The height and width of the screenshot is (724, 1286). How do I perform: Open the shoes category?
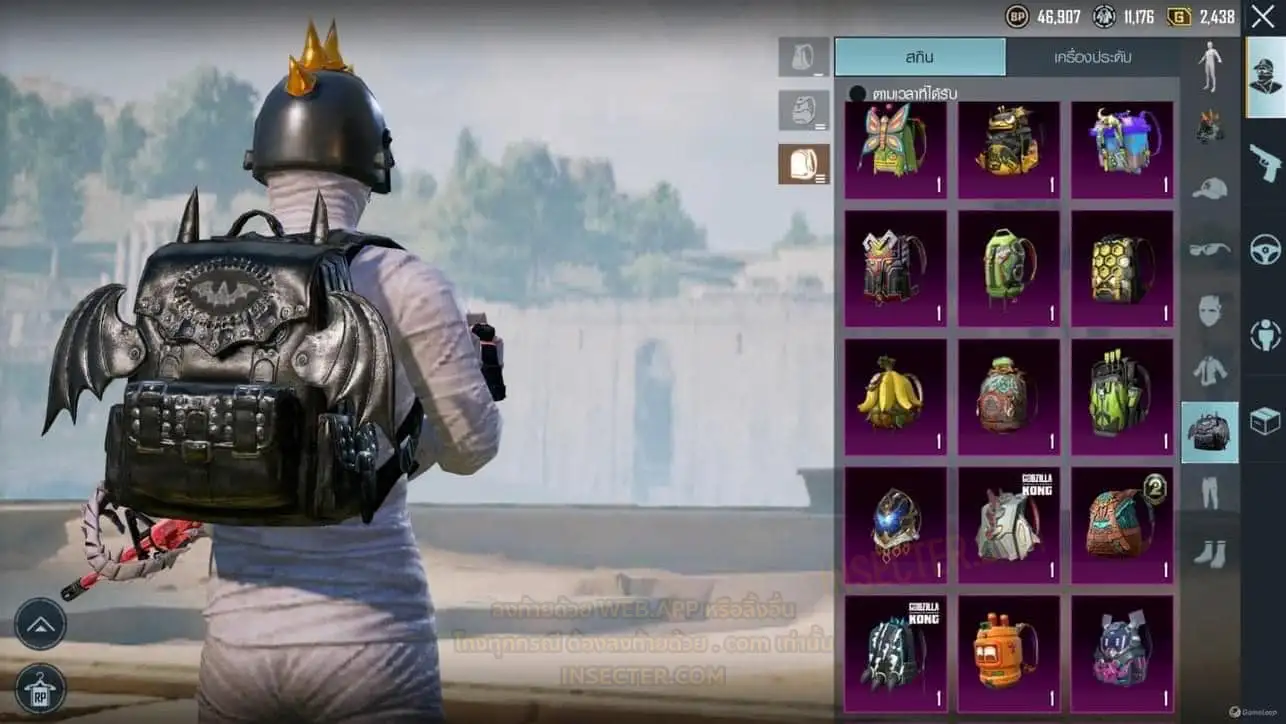click(x=1210, y=553)
